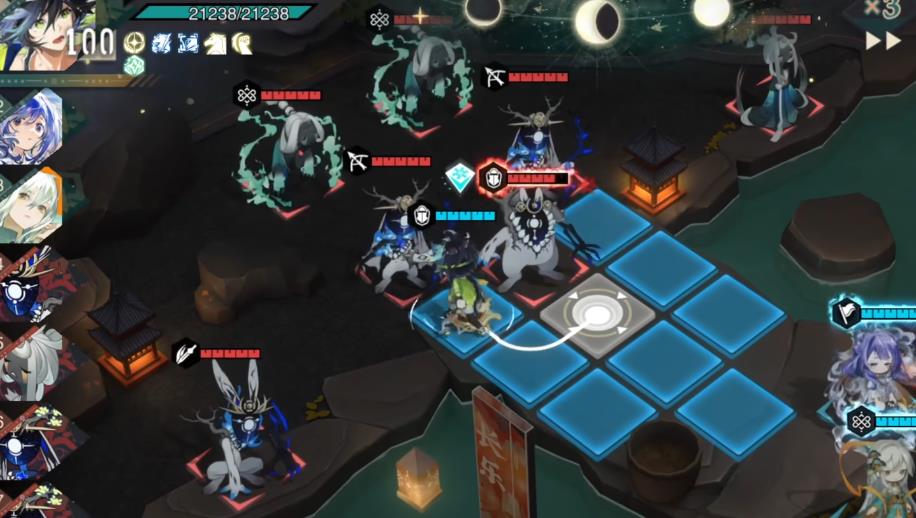This screenshot has height=518, width=916.
Task: Choose the white circle movement target tile
Action: pos(597,317)
